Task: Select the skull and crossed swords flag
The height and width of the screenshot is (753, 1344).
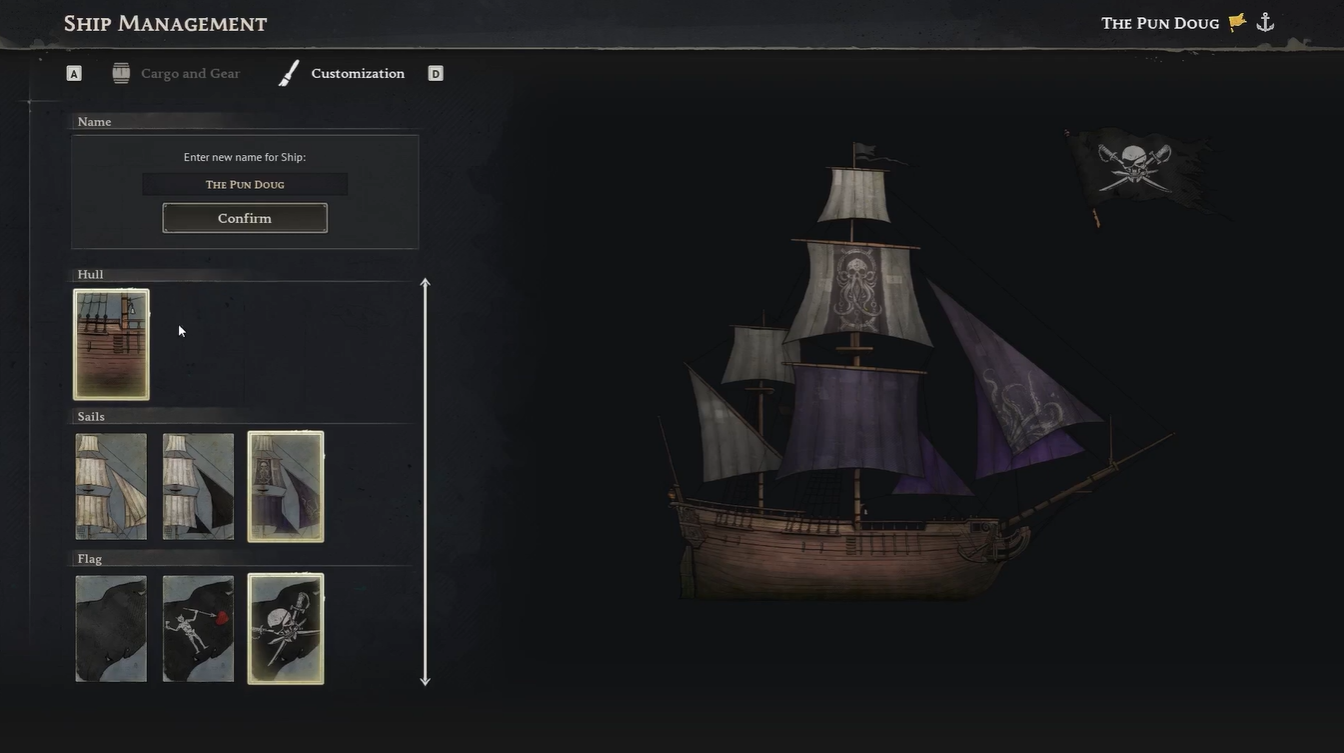Action: 285,628
